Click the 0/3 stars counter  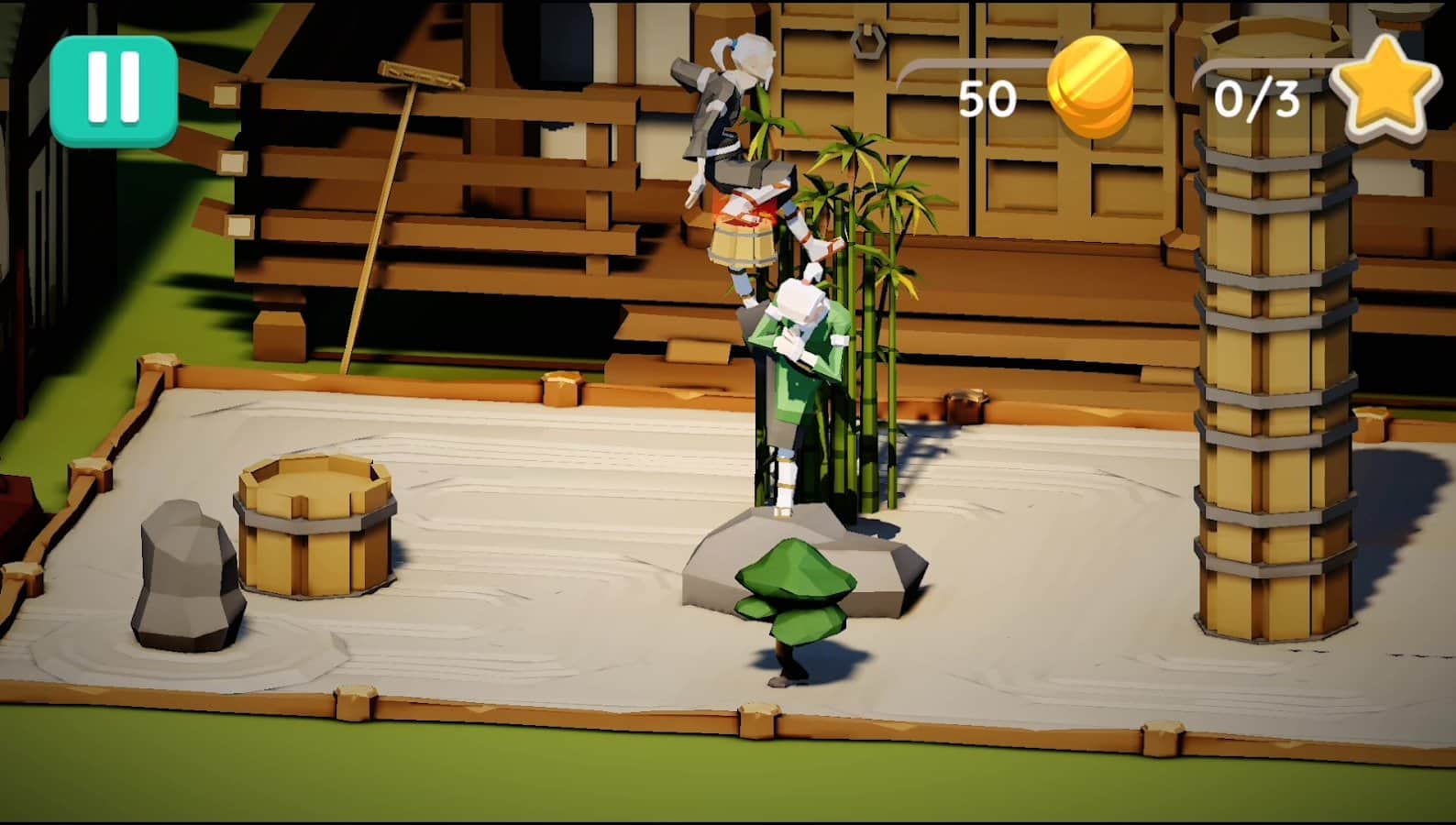tap(1258, 98)
